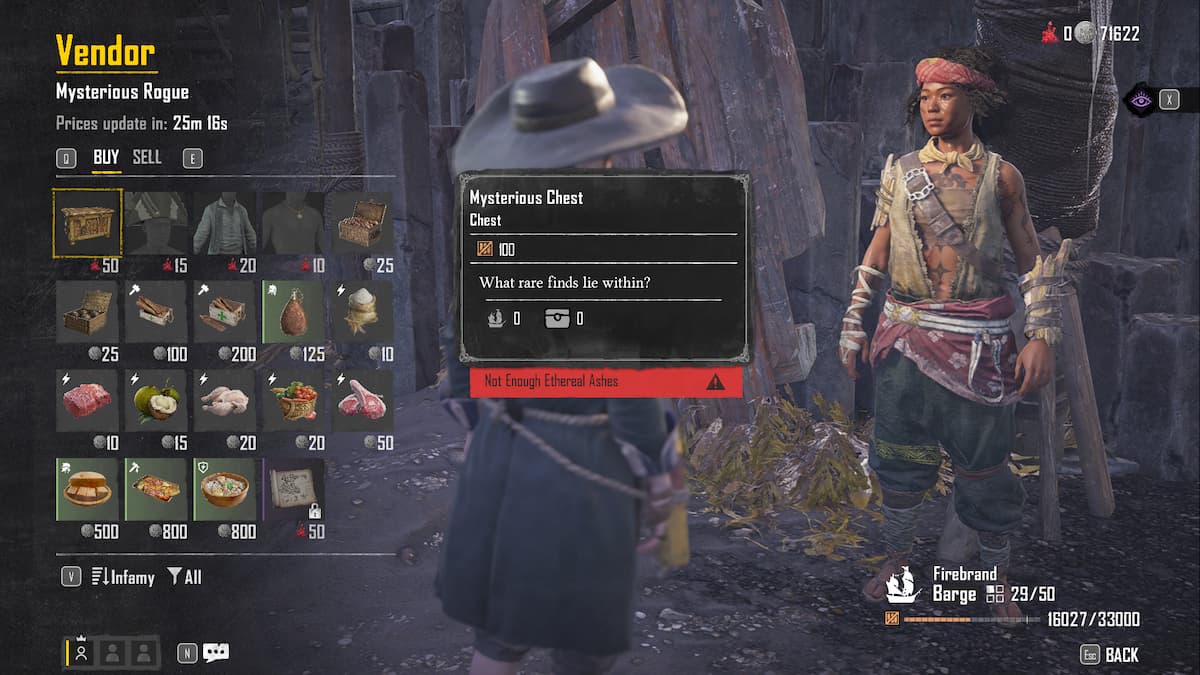Select the soup bowl costing 800
The width and height of the screenshot is (1200, 675).
coord(225,490)
